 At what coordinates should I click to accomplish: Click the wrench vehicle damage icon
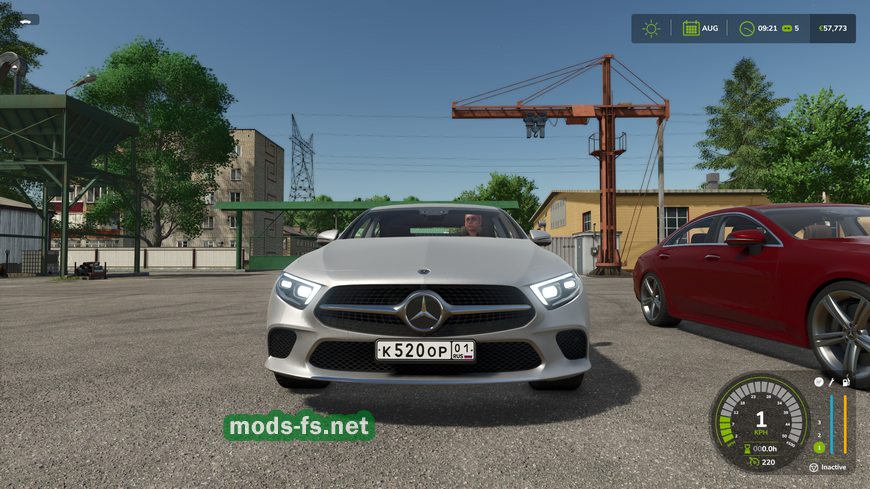pos(831,382)
